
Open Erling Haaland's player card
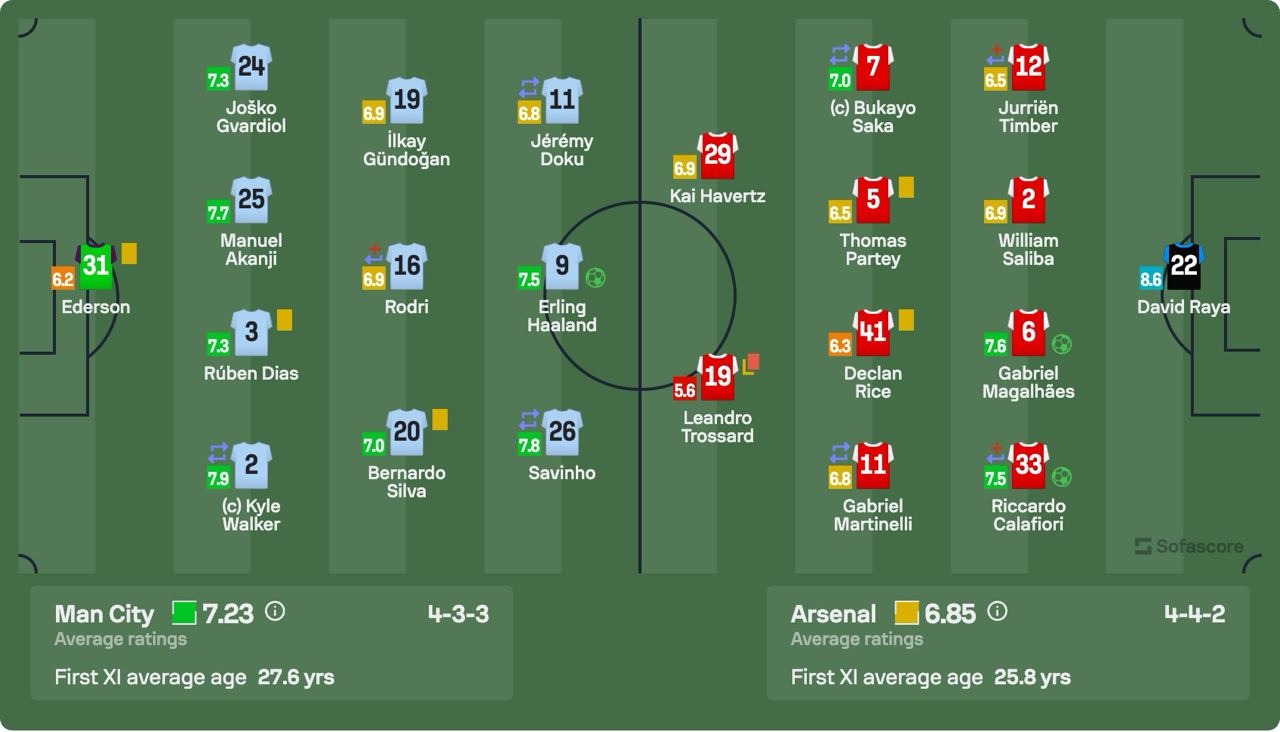[562, 266]
